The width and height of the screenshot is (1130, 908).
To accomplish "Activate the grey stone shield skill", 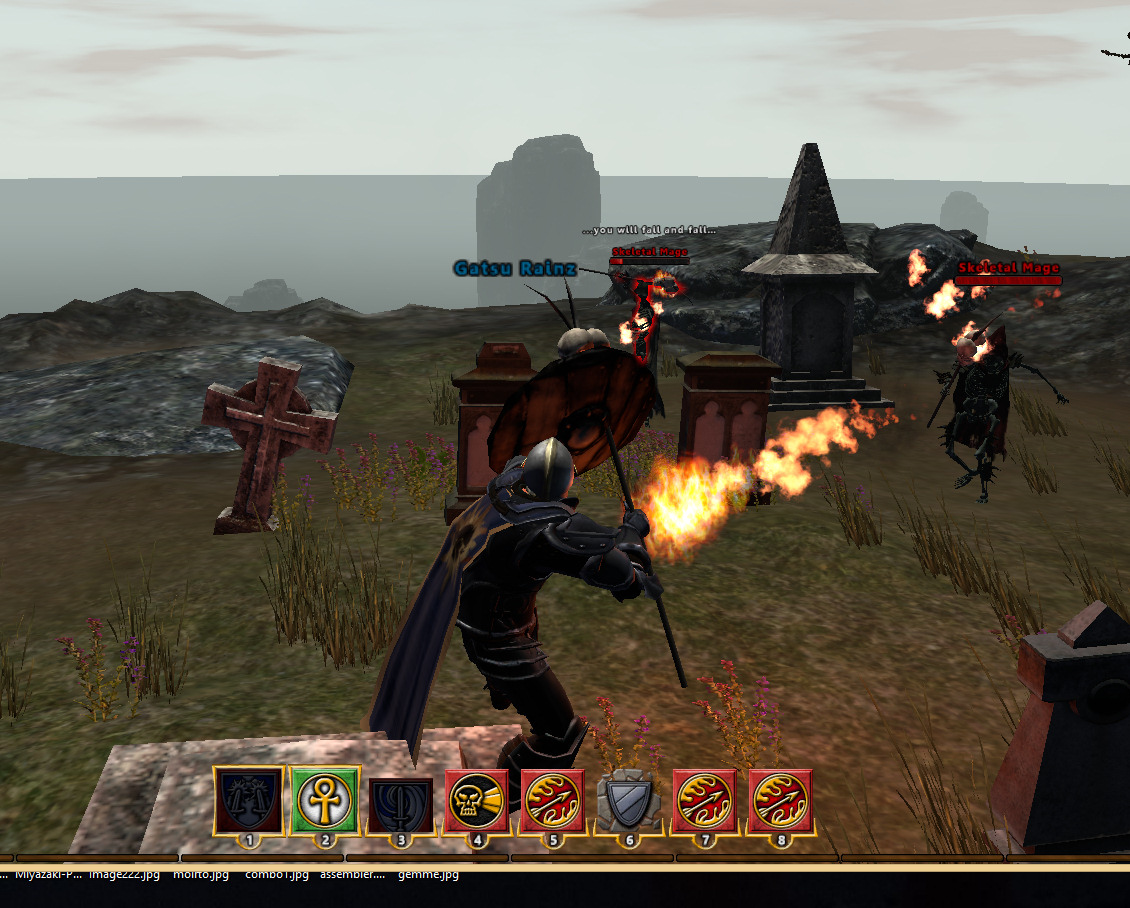I will click(x=629, y=801).
